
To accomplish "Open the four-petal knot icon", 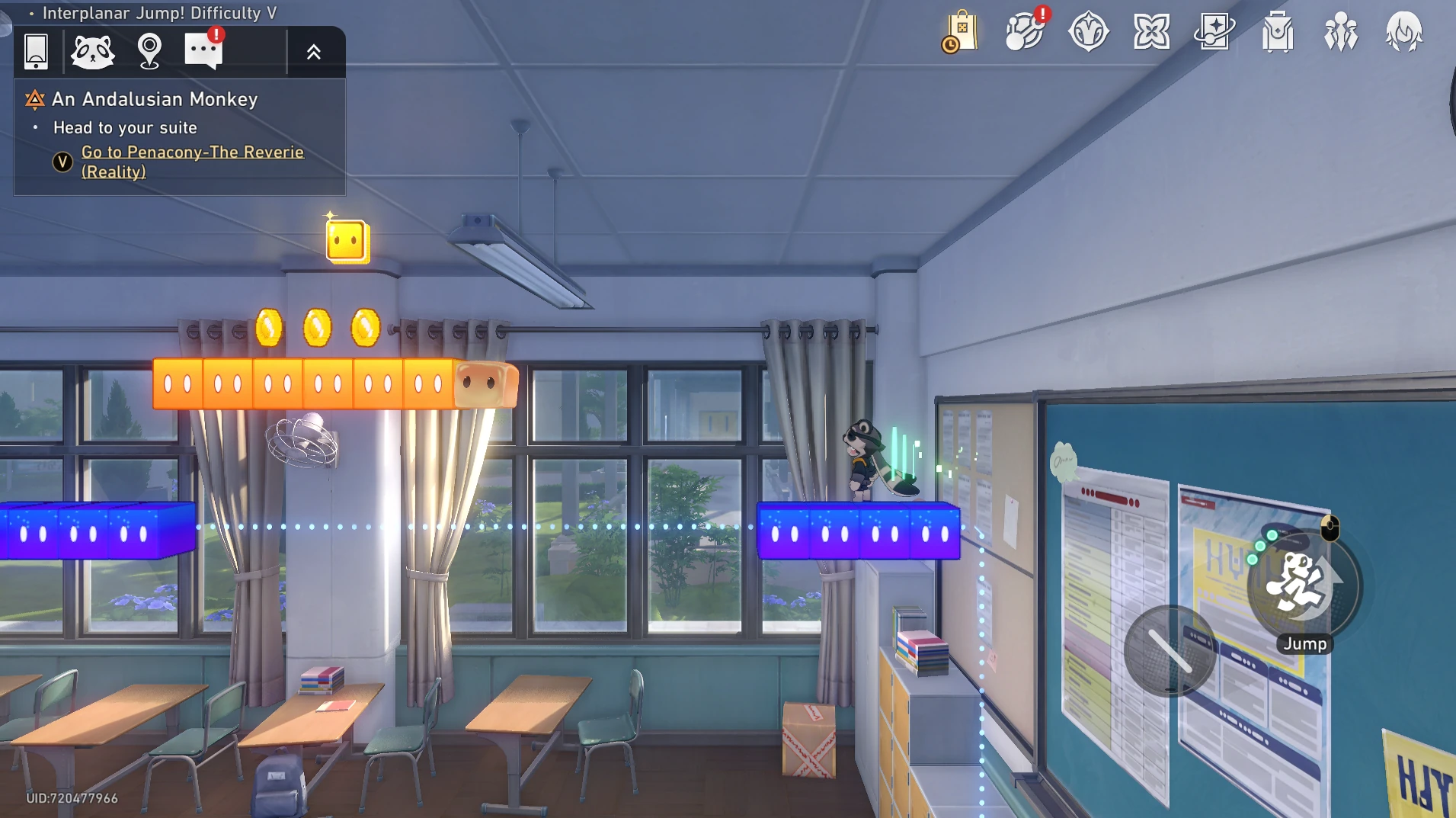I will [1151, 32].
